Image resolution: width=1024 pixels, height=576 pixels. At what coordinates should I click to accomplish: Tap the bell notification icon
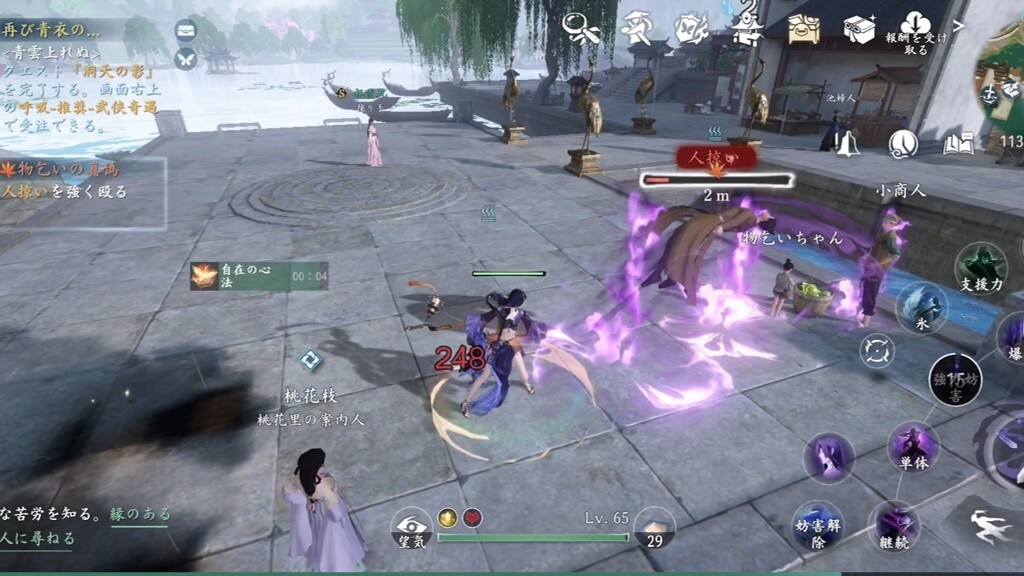(848, 144)
